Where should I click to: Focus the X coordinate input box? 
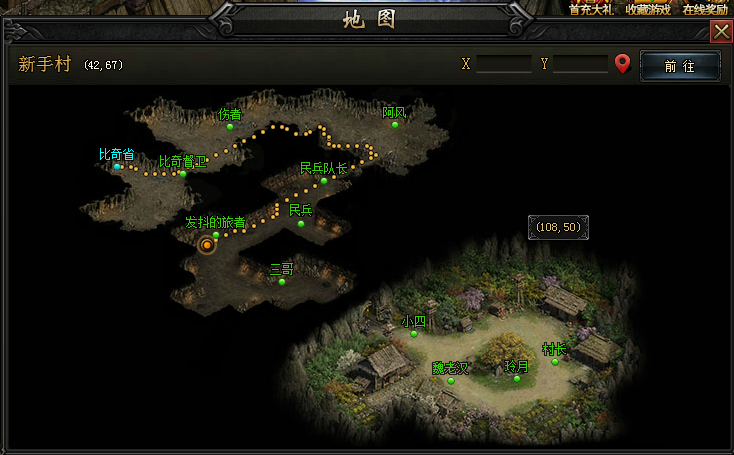point(503,64)
